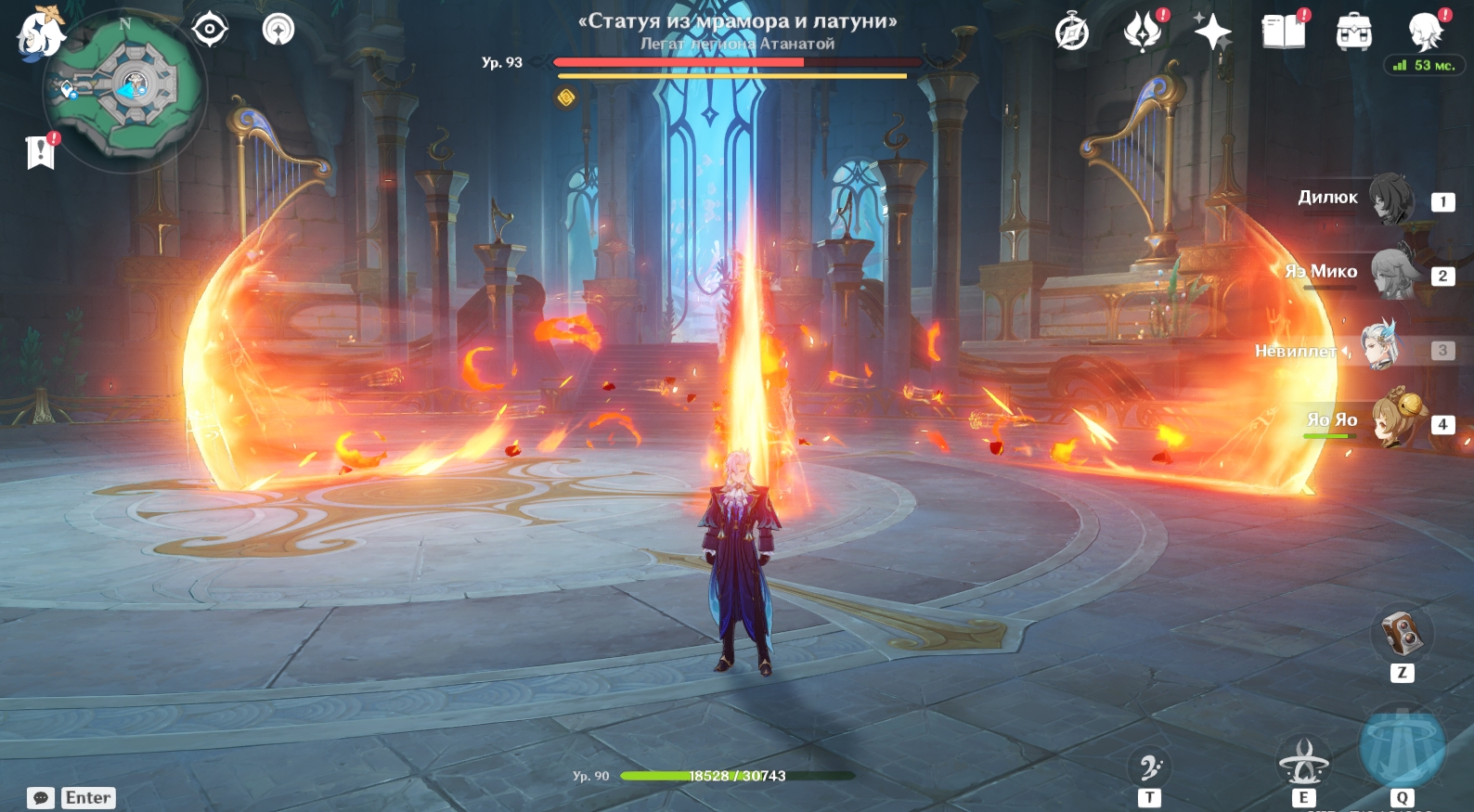1474x812 pixels.
Task: Open the adventurer handbook book icon
Action: click(x=1283, y=32)
